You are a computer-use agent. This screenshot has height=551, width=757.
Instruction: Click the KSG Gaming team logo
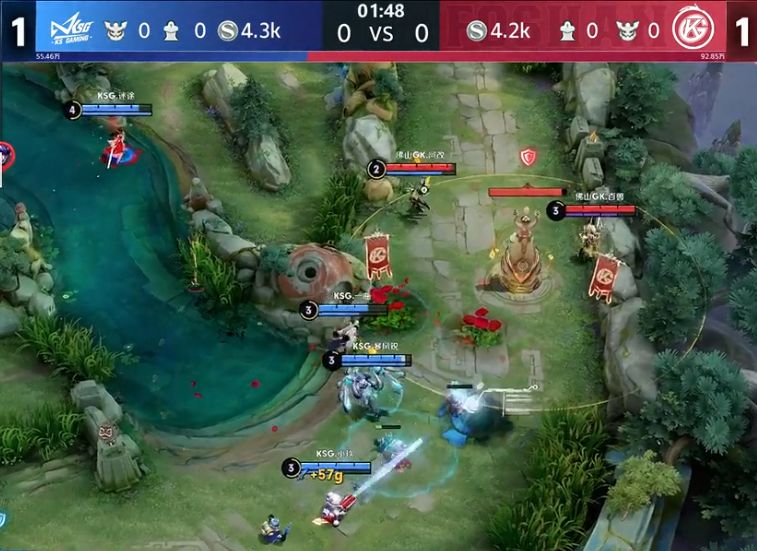pyautogui.click(x=63, y=29)
